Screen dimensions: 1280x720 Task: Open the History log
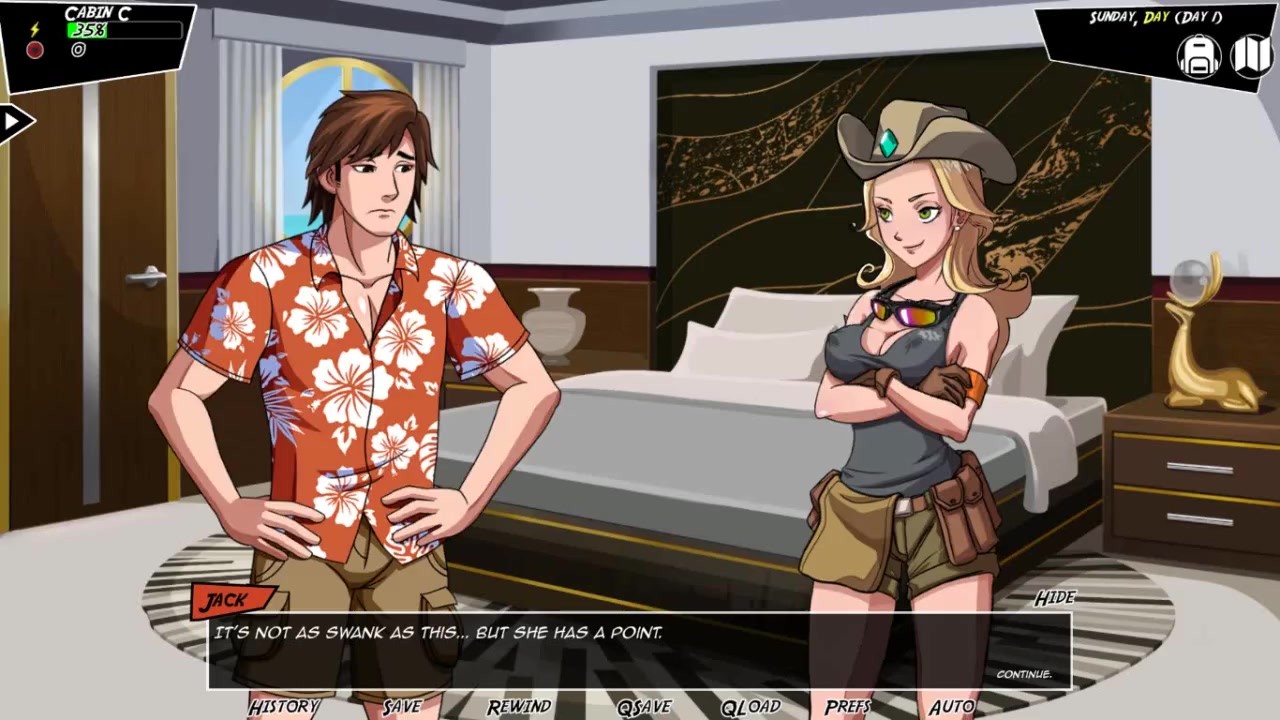pos(283,707)
